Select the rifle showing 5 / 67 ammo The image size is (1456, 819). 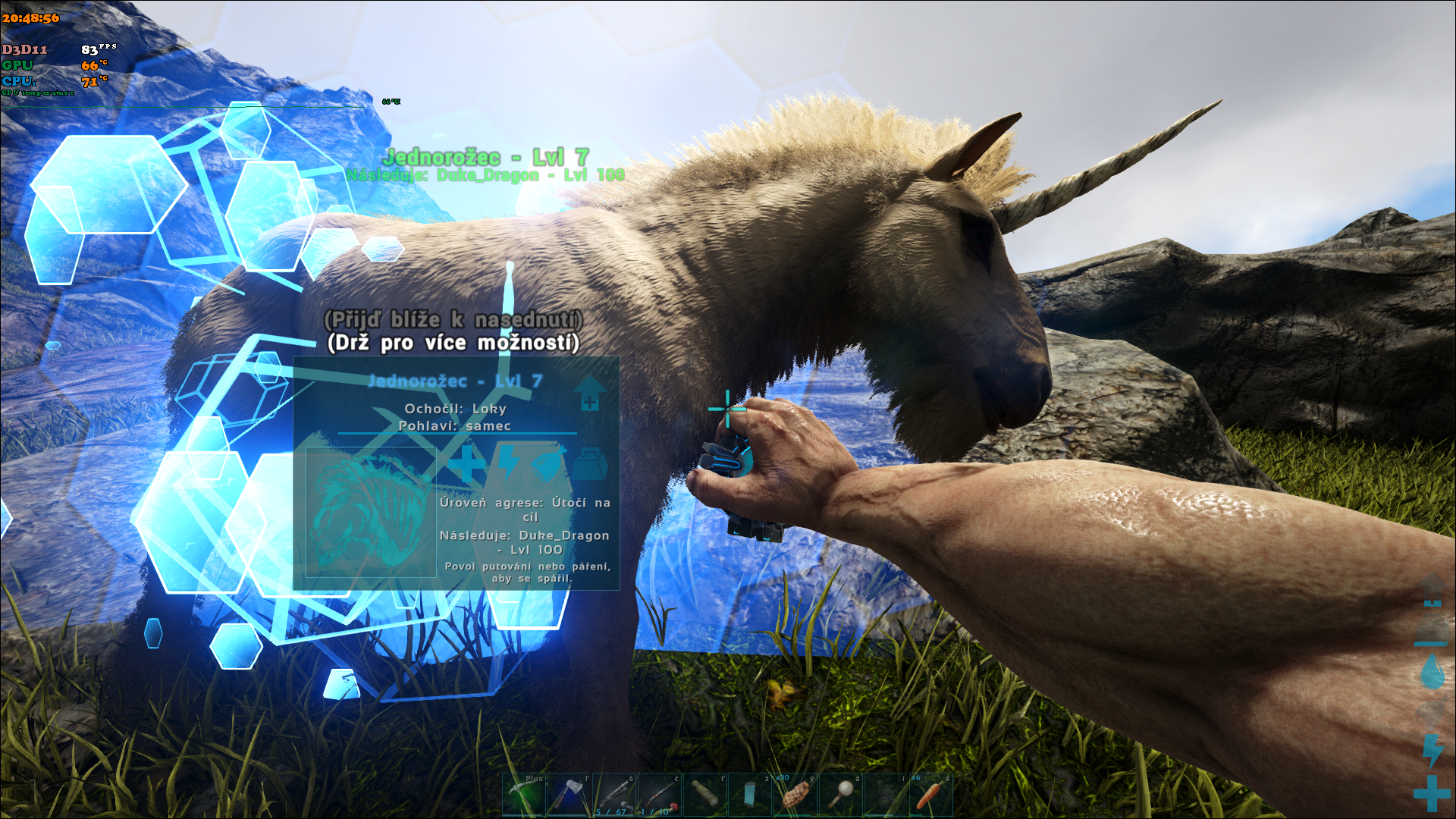click(615, 795)
